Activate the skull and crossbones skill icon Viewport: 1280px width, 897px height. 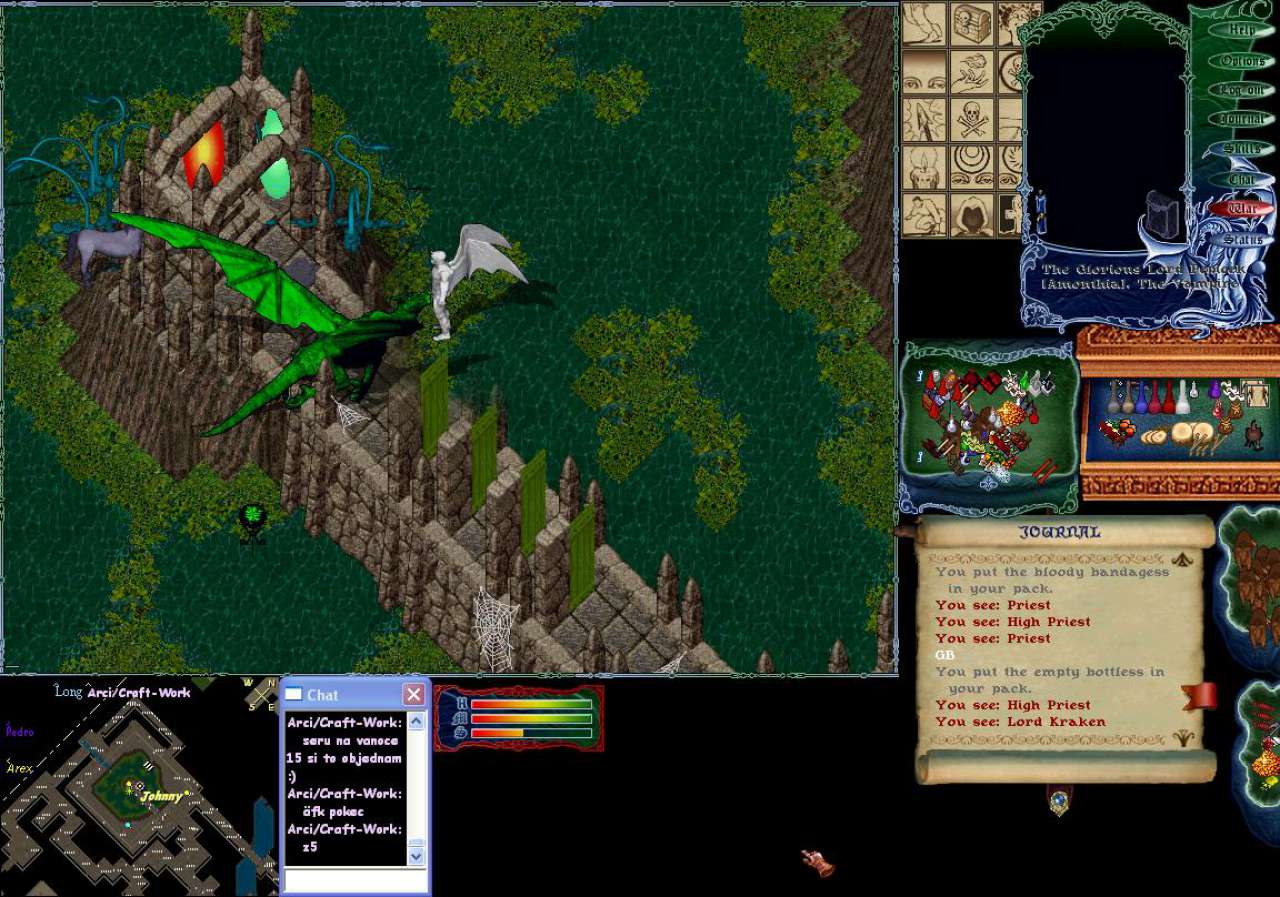[x=971, y=118]
